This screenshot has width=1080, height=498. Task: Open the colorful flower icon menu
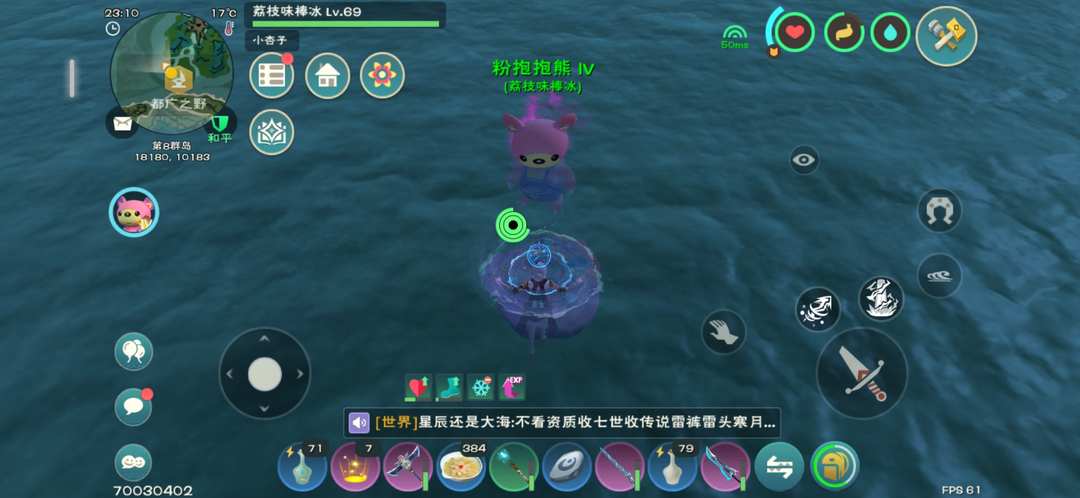[381, 76]
